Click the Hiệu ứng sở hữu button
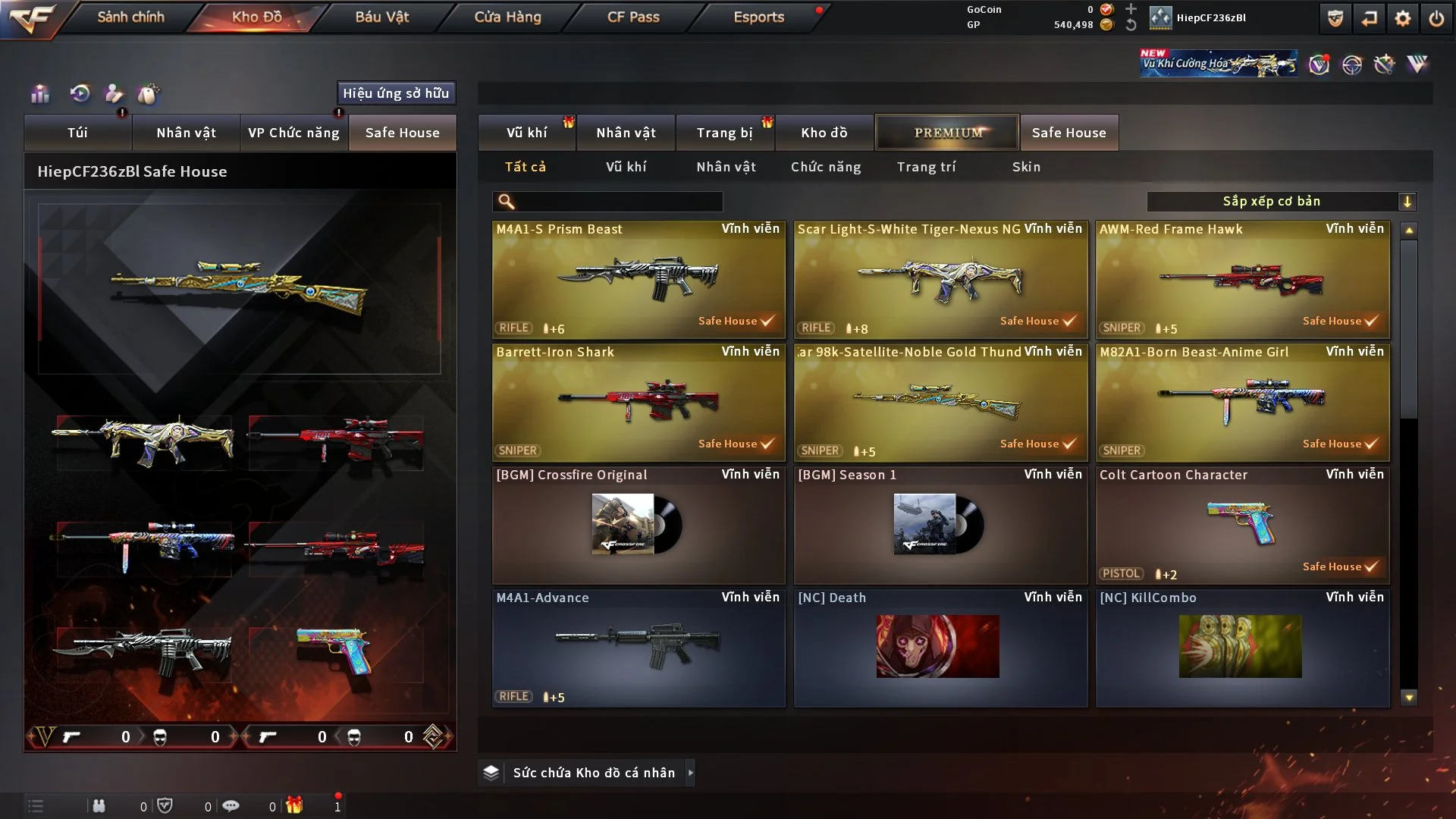This screenshot has height=819, width=1456. 396,93
